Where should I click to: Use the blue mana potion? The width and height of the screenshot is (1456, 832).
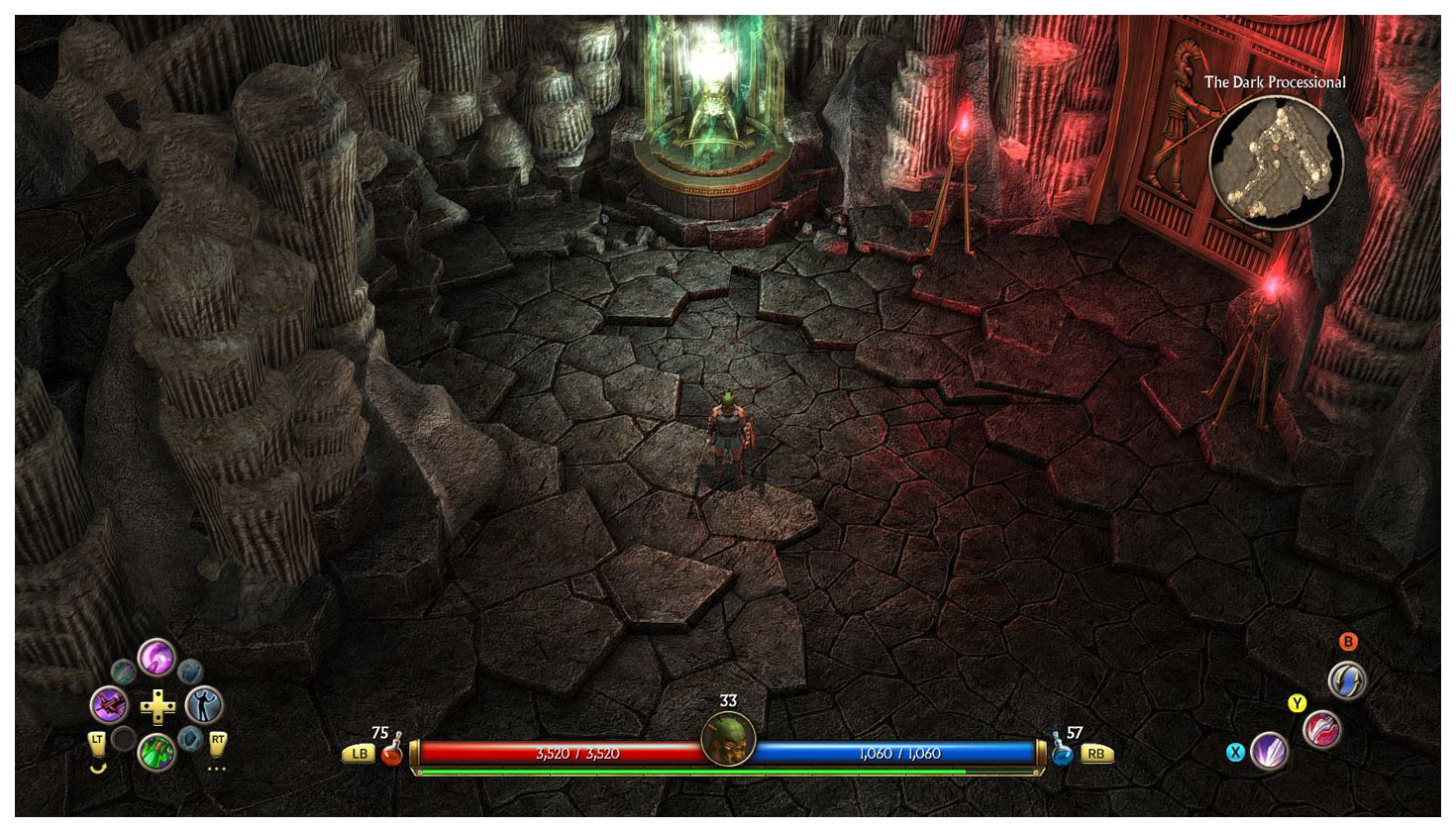pyautogui.click(x=1062, y=752)
